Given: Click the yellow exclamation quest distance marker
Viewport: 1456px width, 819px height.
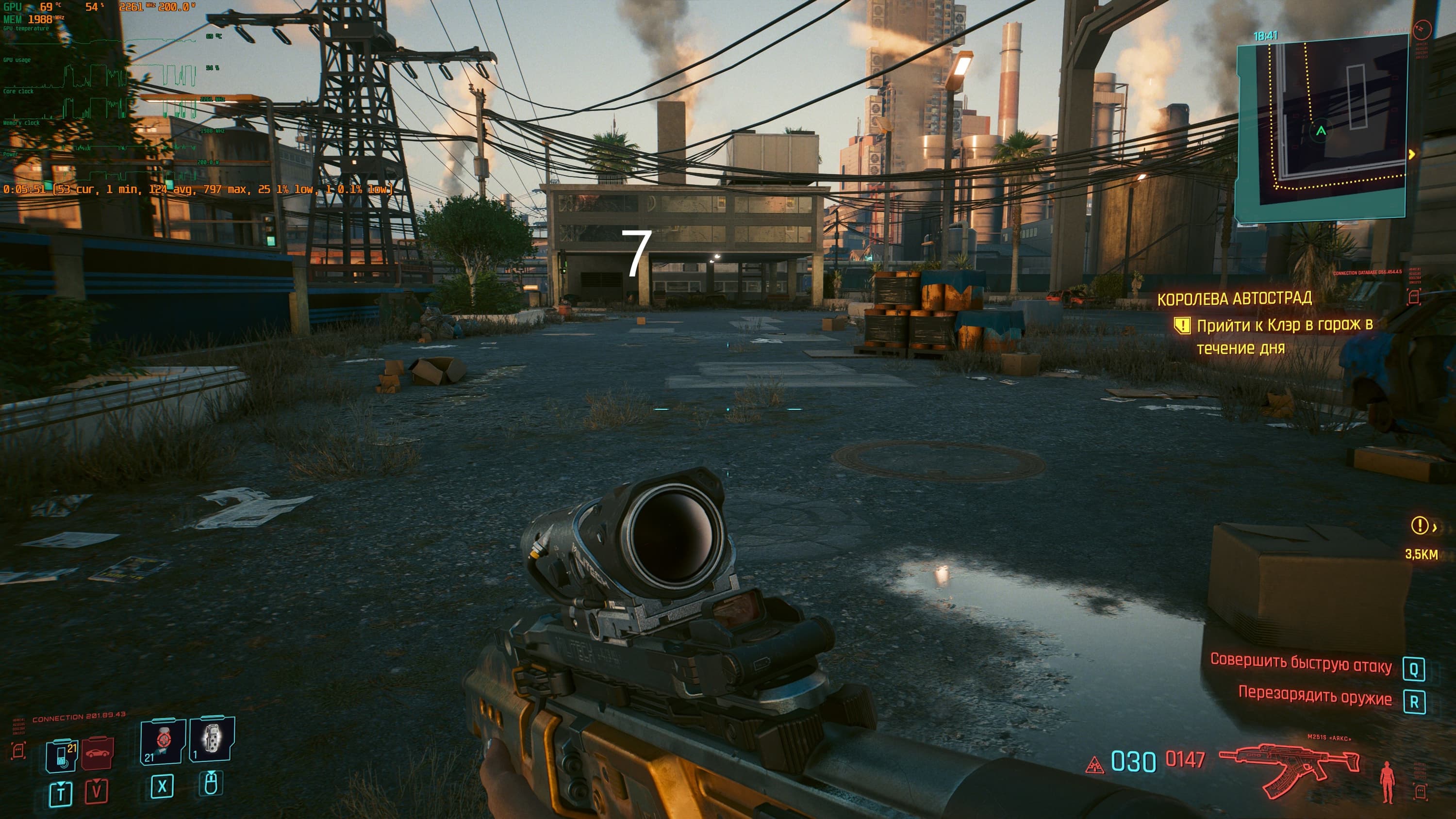Looking at the screenshot, I should pos(1419,525).
